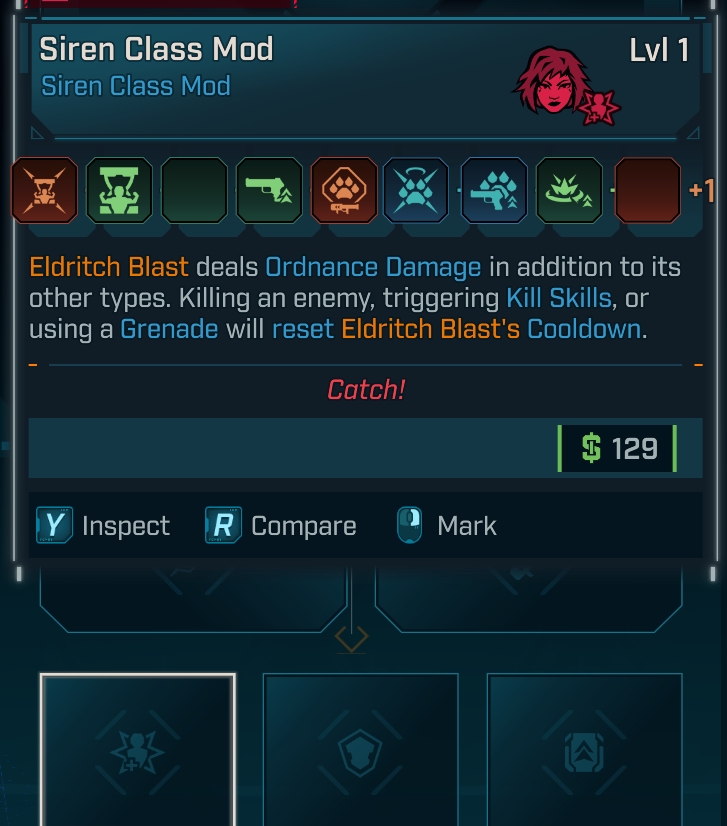Select the green revolver skill icon

click(x=269, y=190)
